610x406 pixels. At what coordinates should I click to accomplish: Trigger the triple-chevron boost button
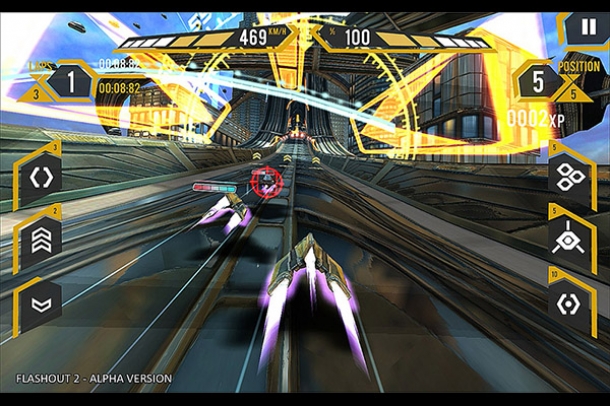(42, 237)
